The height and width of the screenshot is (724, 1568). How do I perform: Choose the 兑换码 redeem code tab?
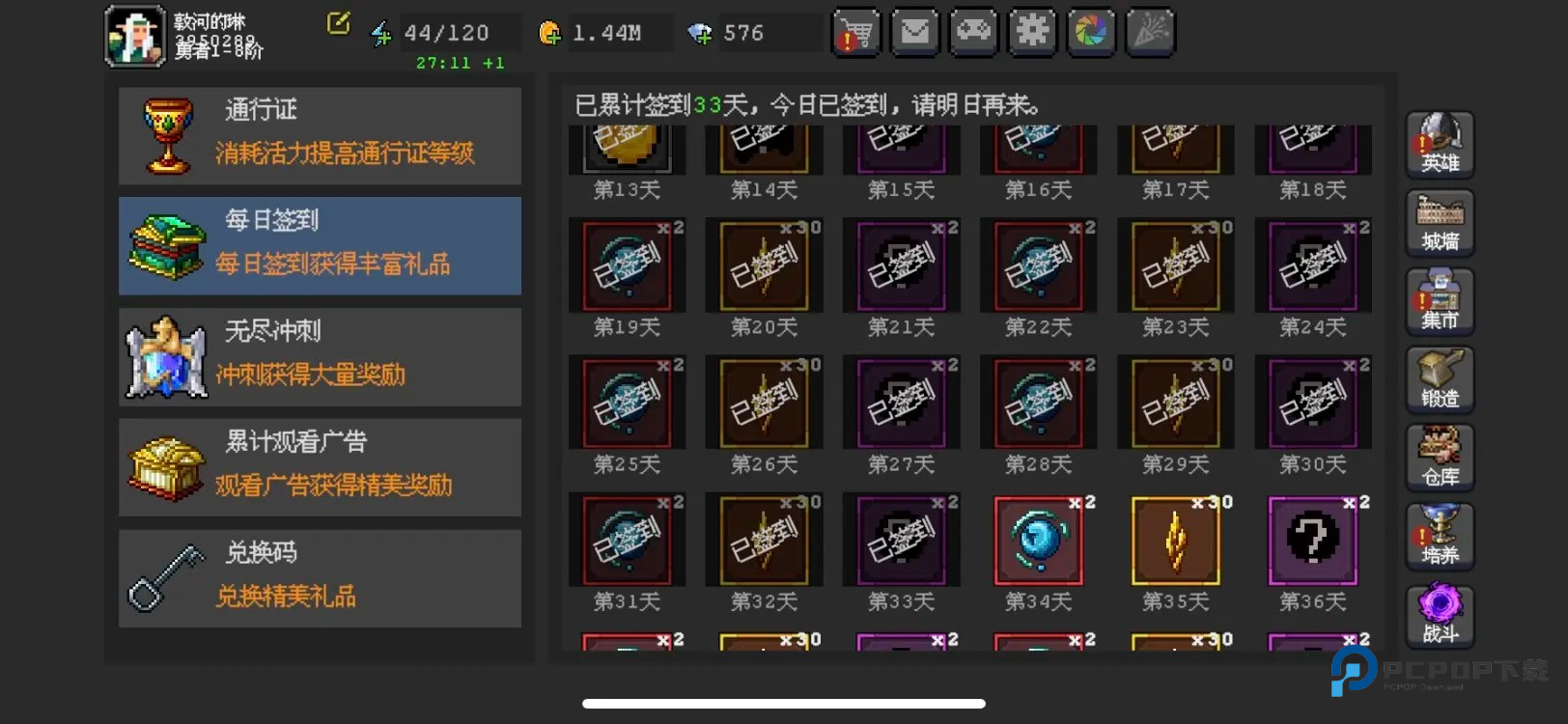tap(320, 578)
